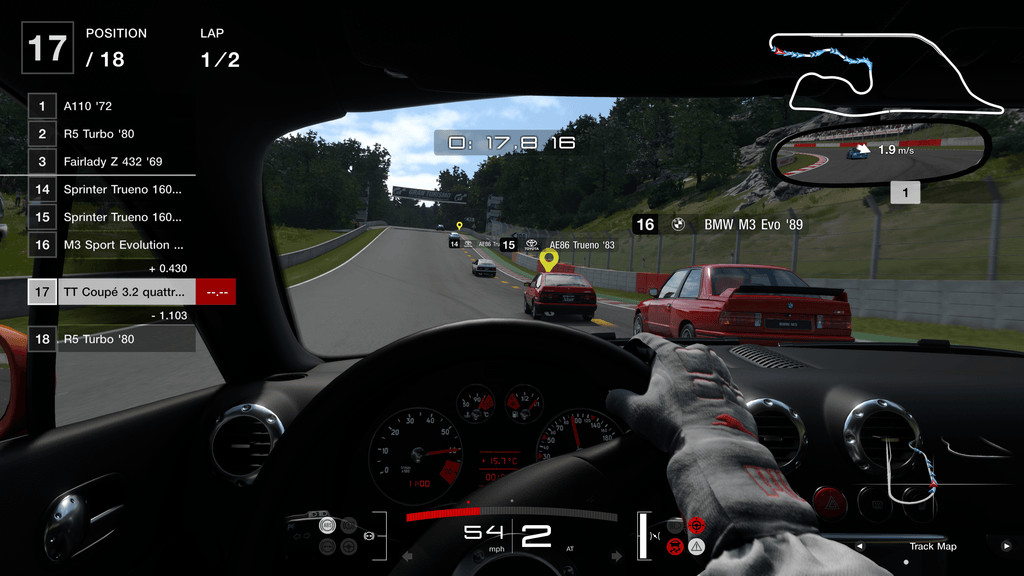This screenshot has height=576, width=1024.
Task: Click the hazard warning triangle icon
Action: tap(697, 546)
